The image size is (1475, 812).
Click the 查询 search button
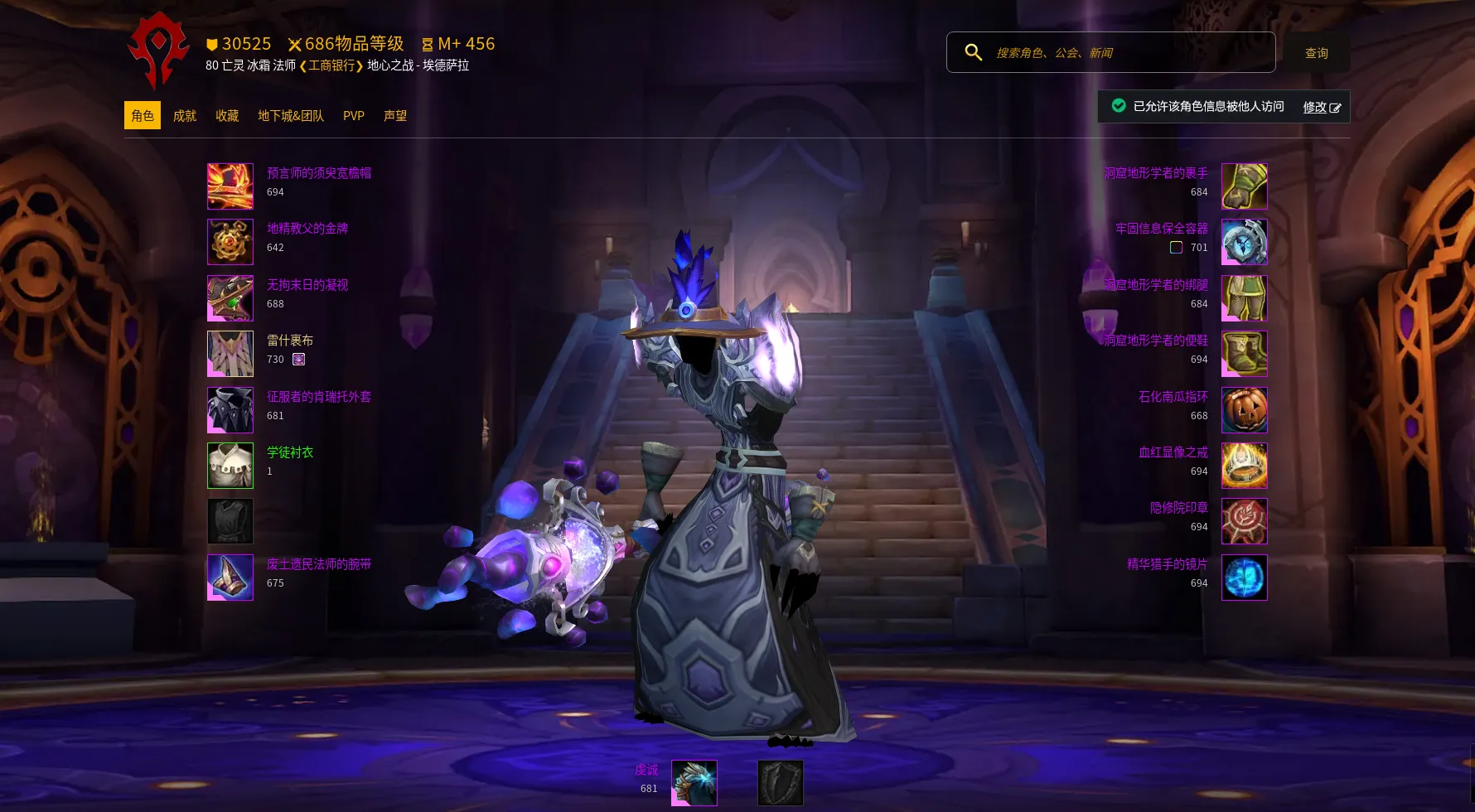point(1316,53)
